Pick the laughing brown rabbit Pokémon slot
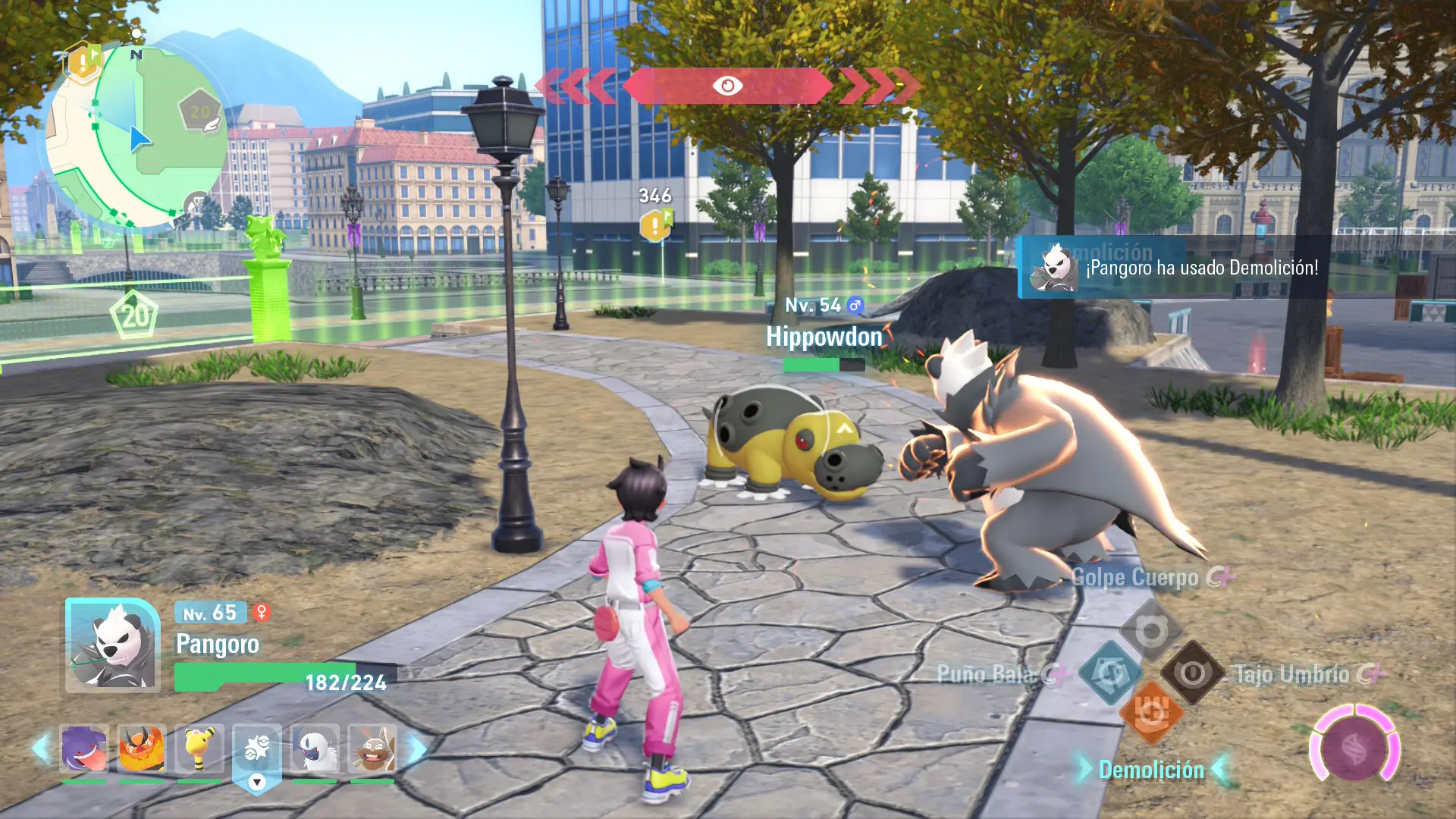Viewport: 1456px width, 819px height. pos(372,748)
